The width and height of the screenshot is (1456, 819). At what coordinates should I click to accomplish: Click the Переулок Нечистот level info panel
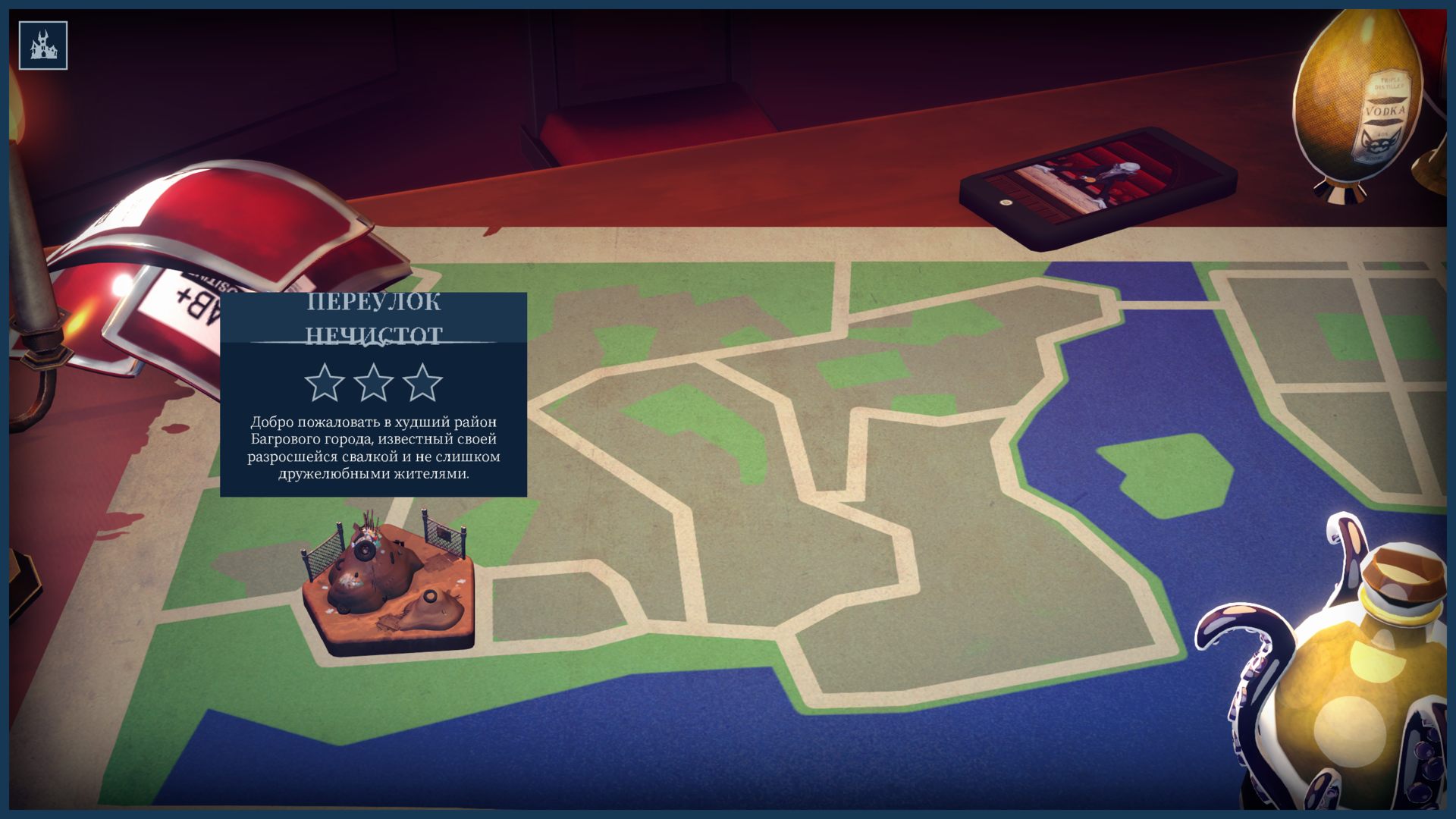(x=373, y=394)
